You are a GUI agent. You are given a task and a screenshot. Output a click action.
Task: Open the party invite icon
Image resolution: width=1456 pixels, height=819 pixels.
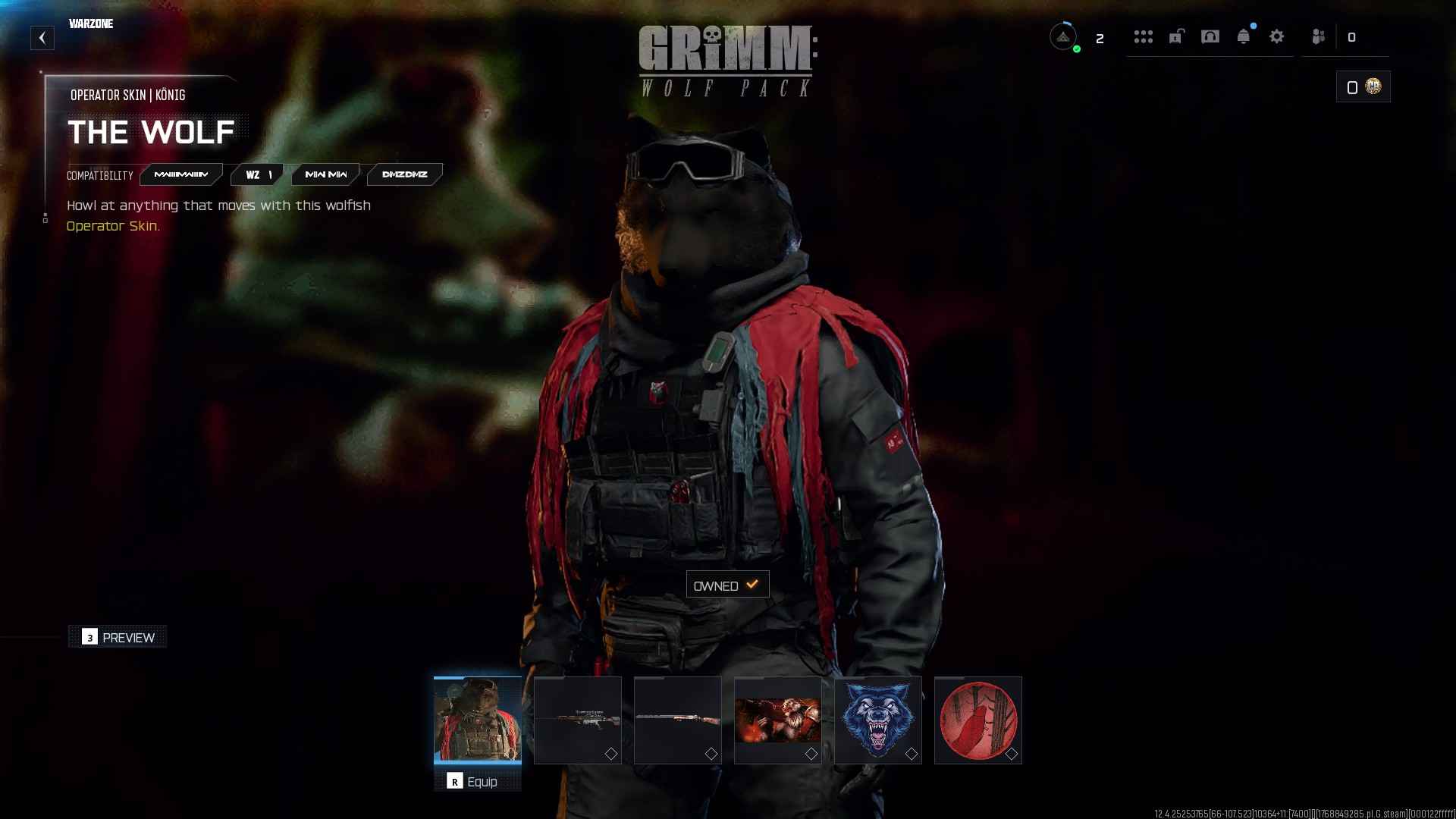(1319, 36)
